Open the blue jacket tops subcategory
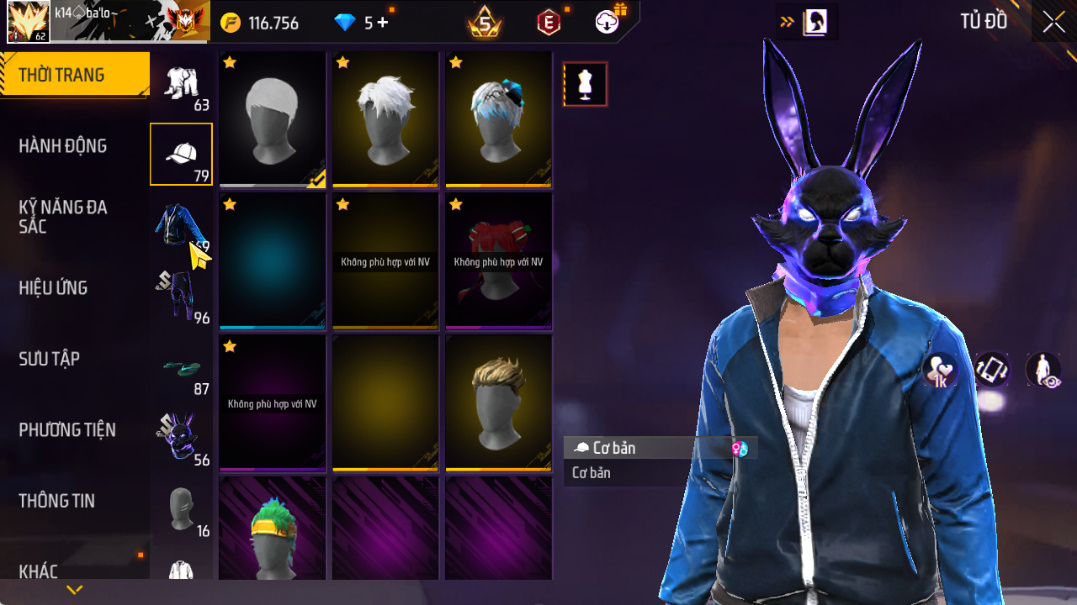Image resolution: width=1077 pixels, height=605 pixels. coord(181,225)
